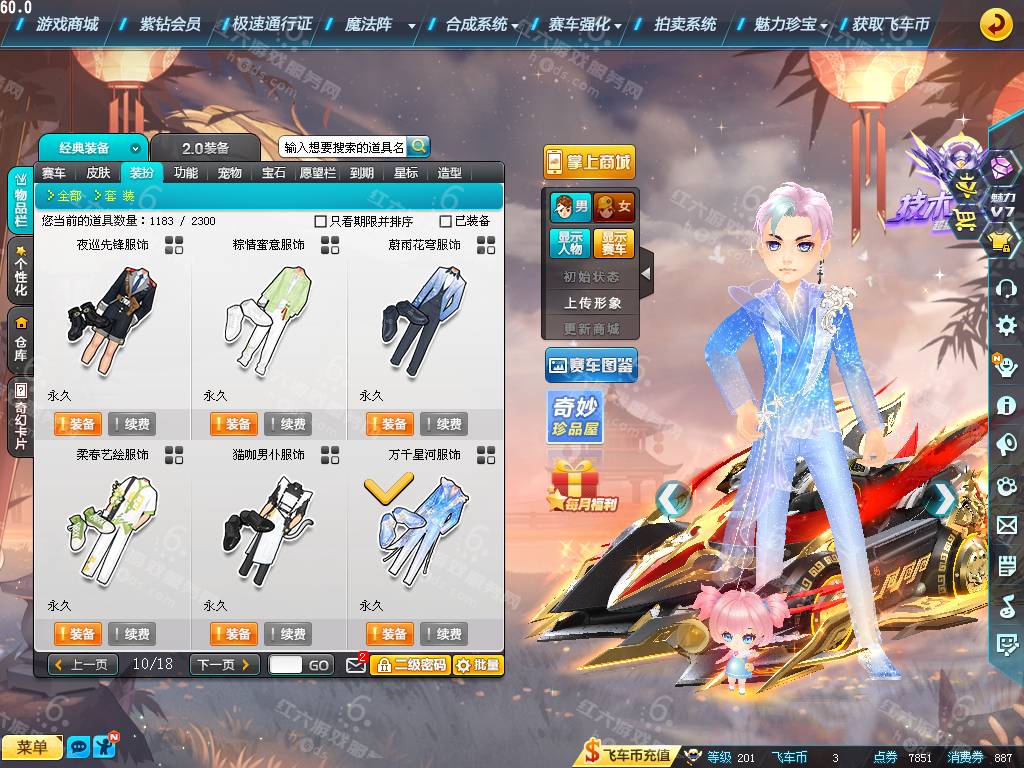Go to the previous page 上一页
Image resolution: width=1024 pixels, height=768 pixels.
click(x=82, y=664)
